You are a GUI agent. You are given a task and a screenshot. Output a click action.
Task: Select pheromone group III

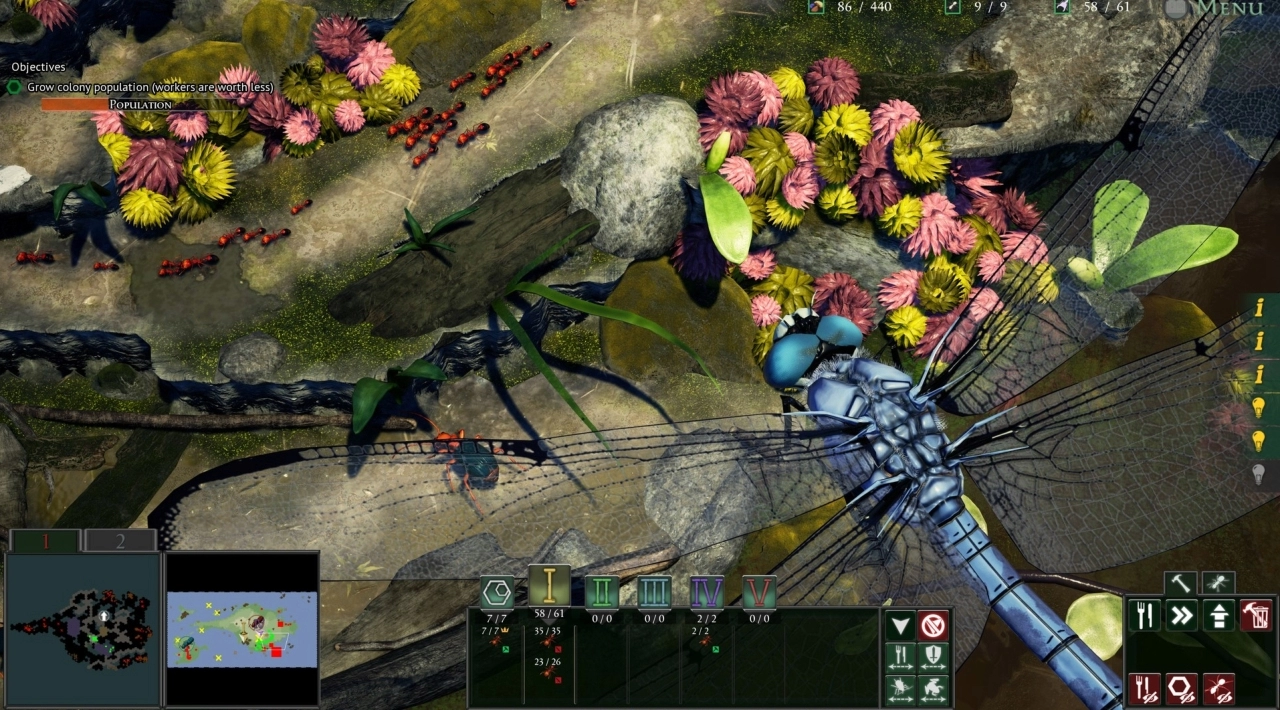[x=654, y=593]
